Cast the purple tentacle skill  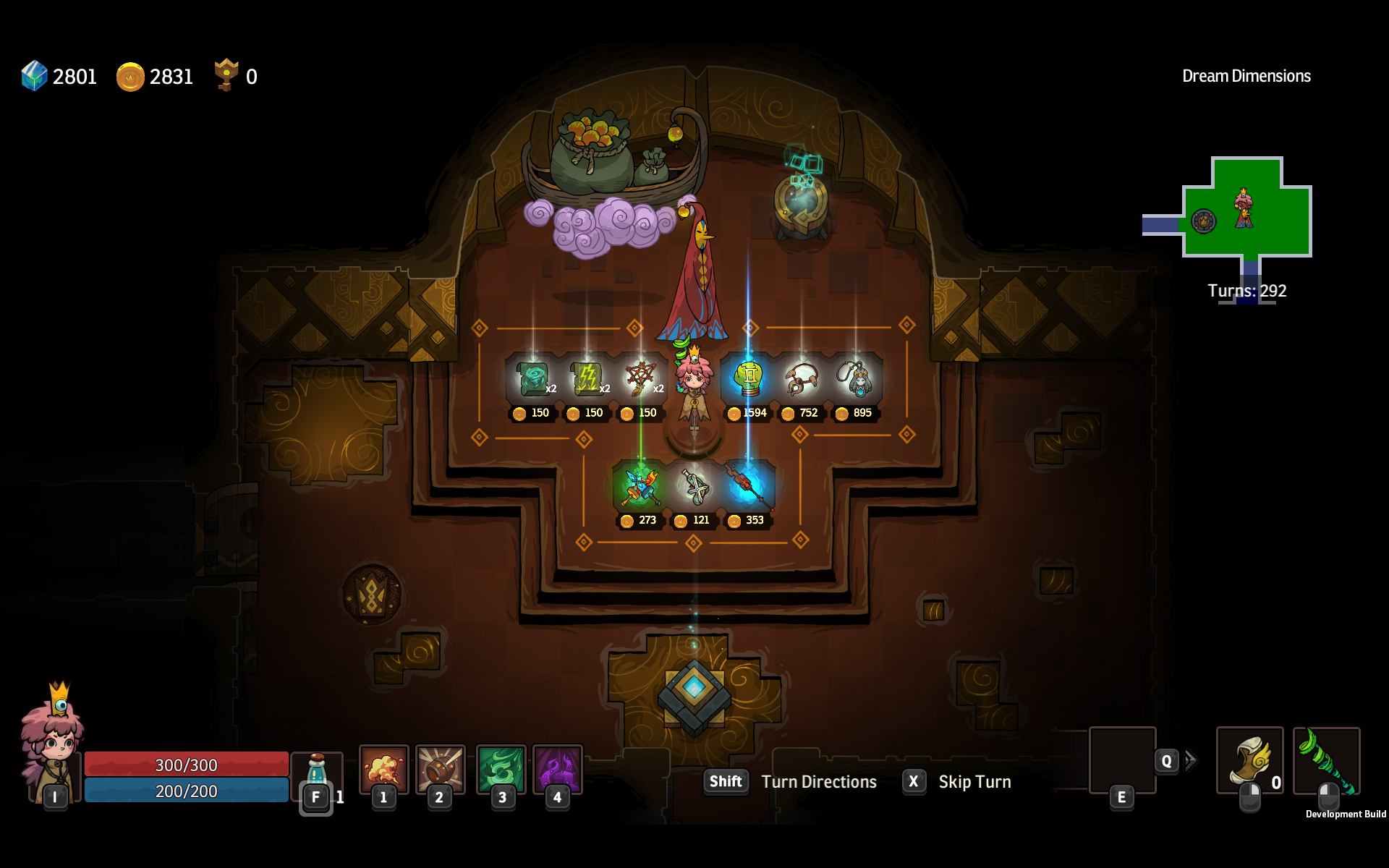coord(557,769)
